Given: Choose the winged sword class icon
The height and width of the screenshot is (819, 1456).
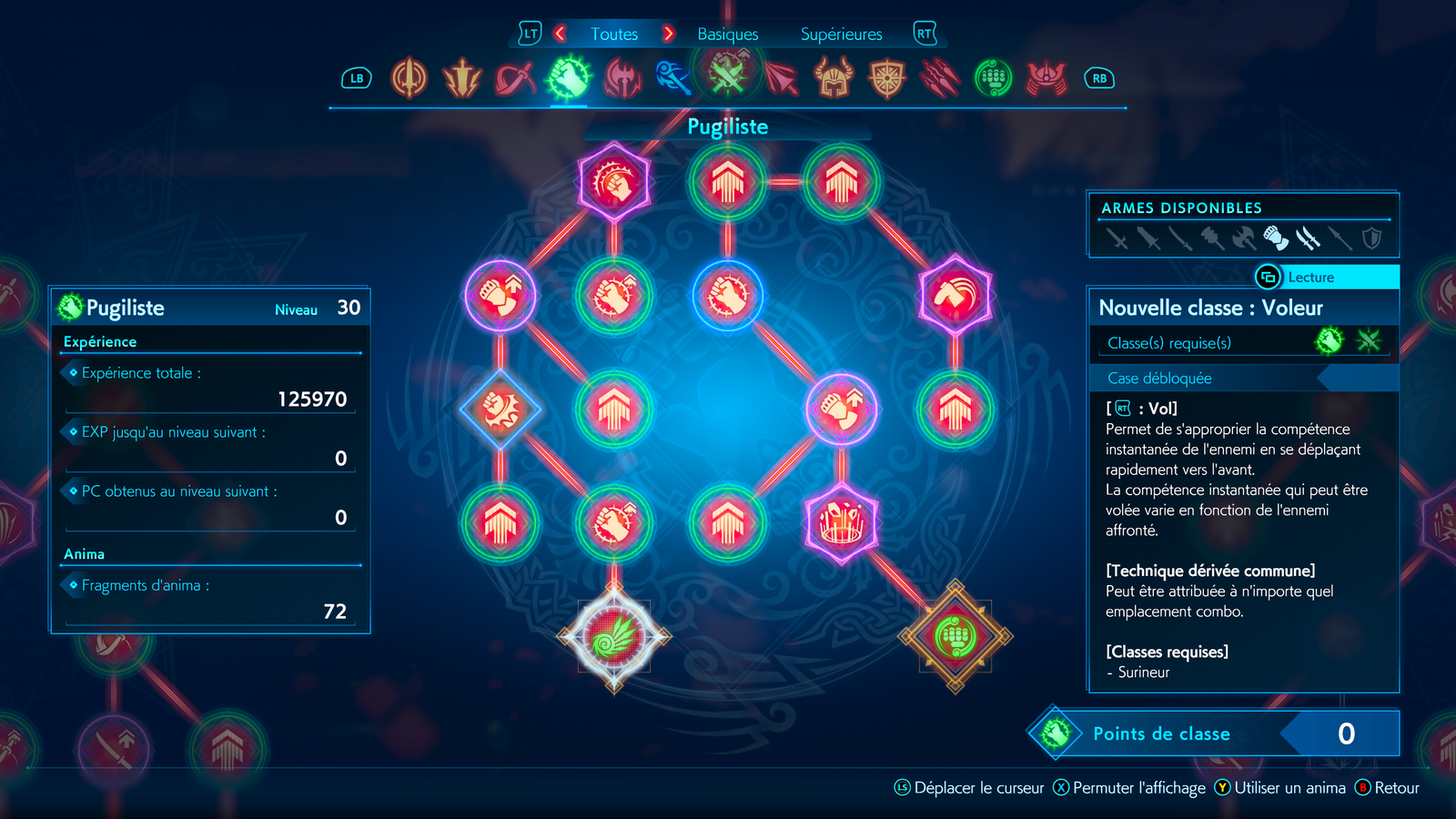Looking at the screenshot, I should pyautogui.click(x=462, y=78).
